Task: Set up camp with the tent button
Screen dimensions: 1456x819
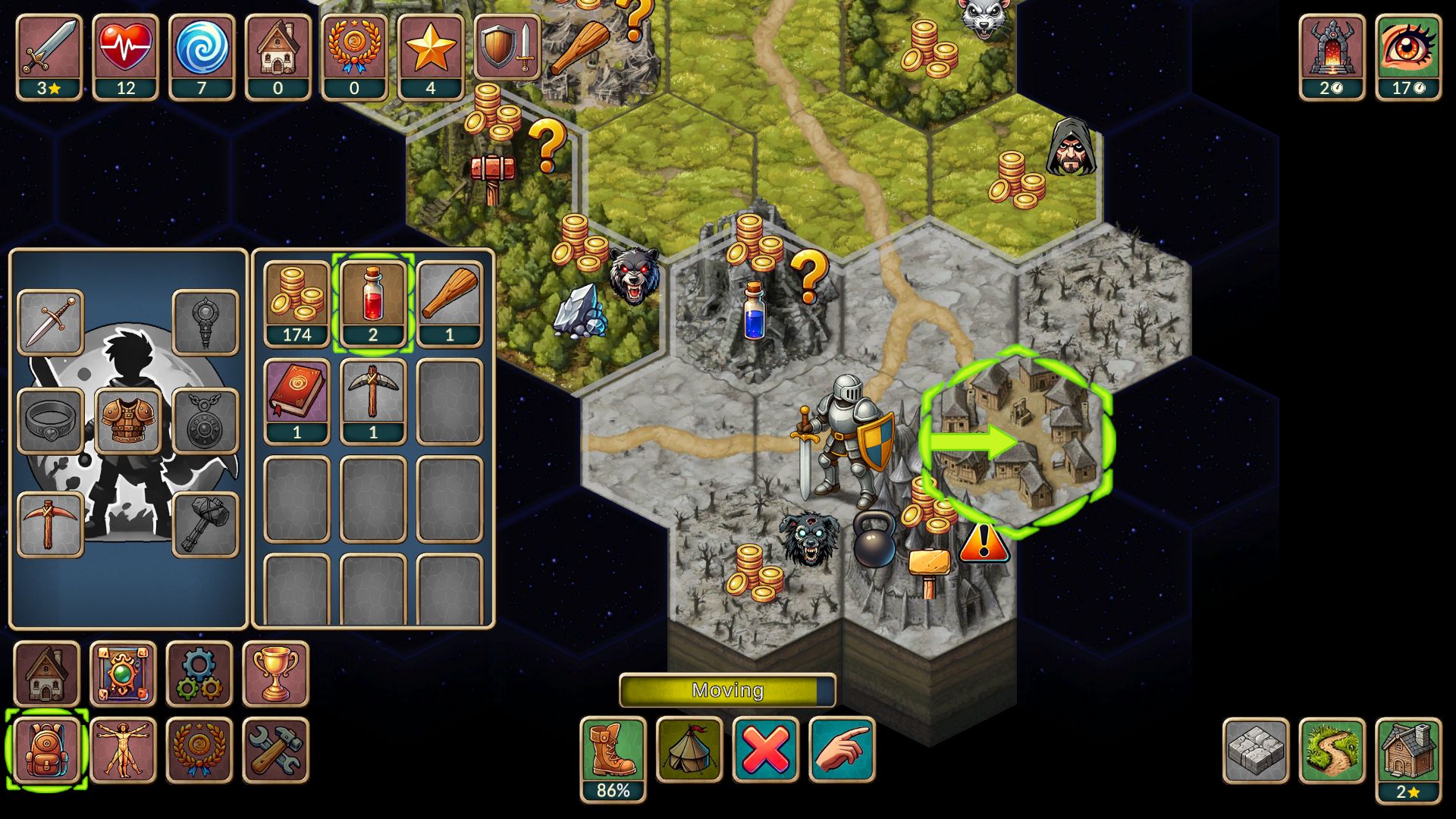Action: [x=689, y=750]
